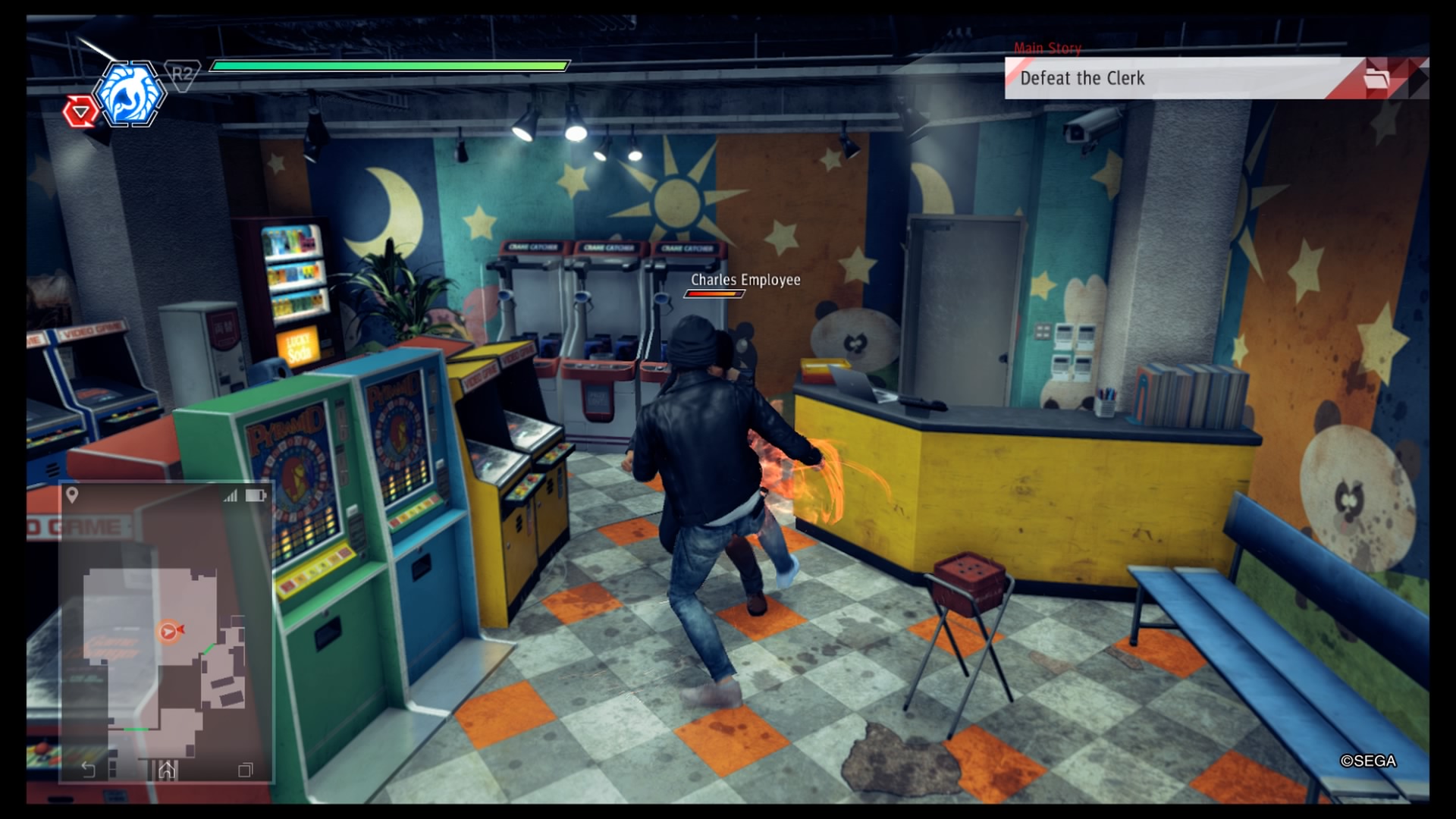
Task: Click the red style-switch icon
Action: pos(80,113)
